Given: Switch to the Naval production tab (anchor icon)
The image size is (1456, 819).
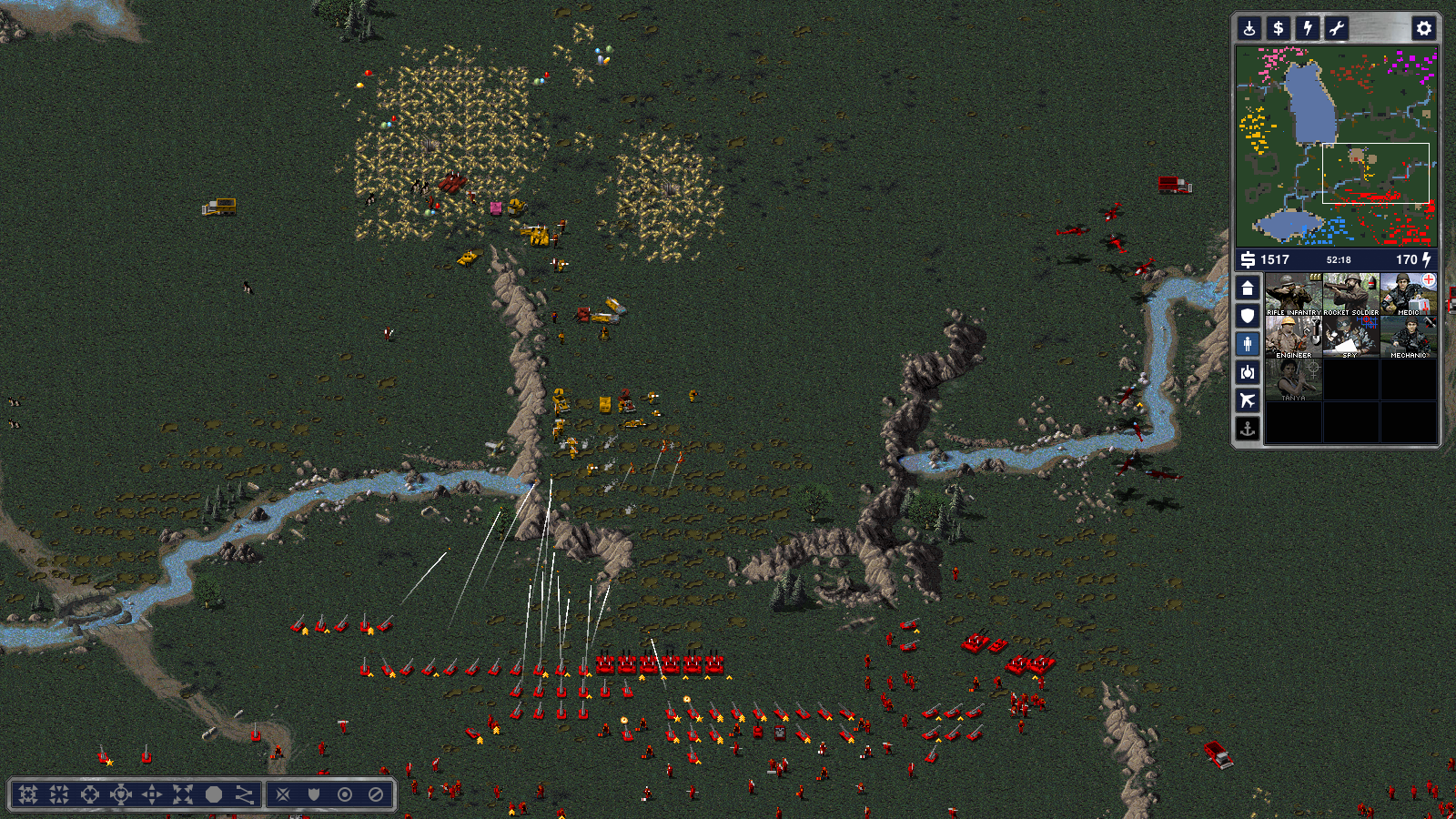Looking at the screenshot, I should [x=1248, y=428].
